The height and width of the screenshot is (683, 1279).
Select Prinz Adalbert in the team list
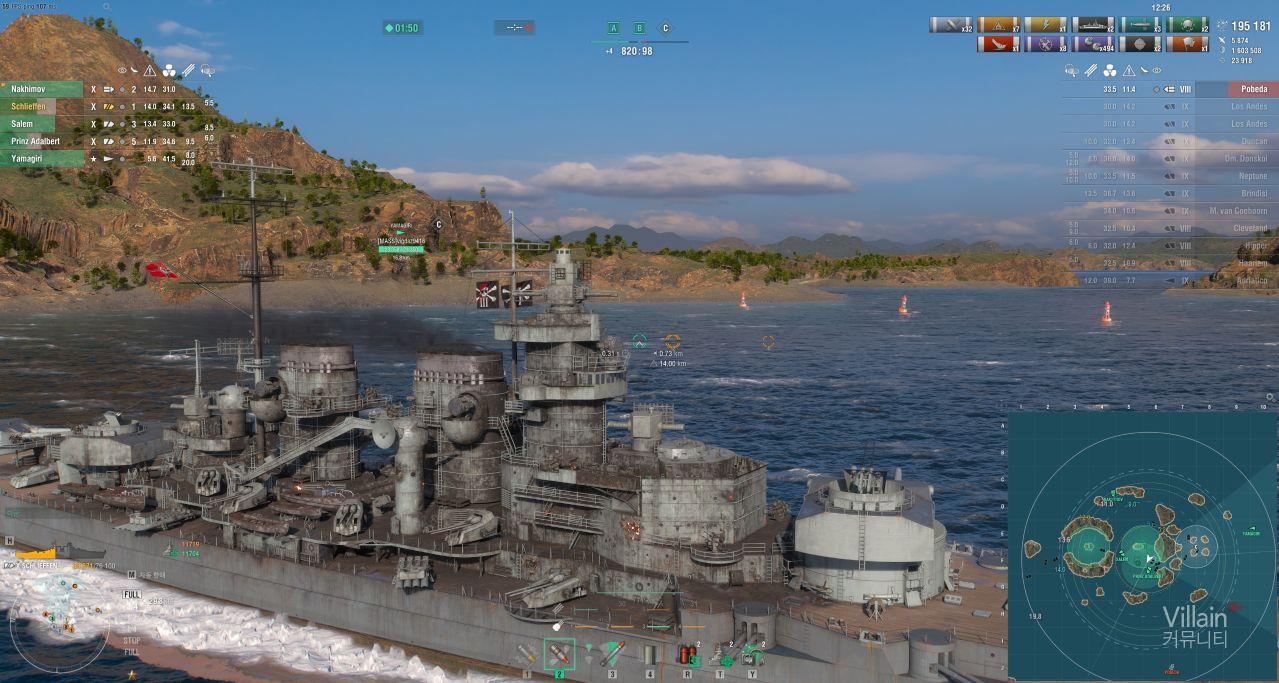coord(42,141)
